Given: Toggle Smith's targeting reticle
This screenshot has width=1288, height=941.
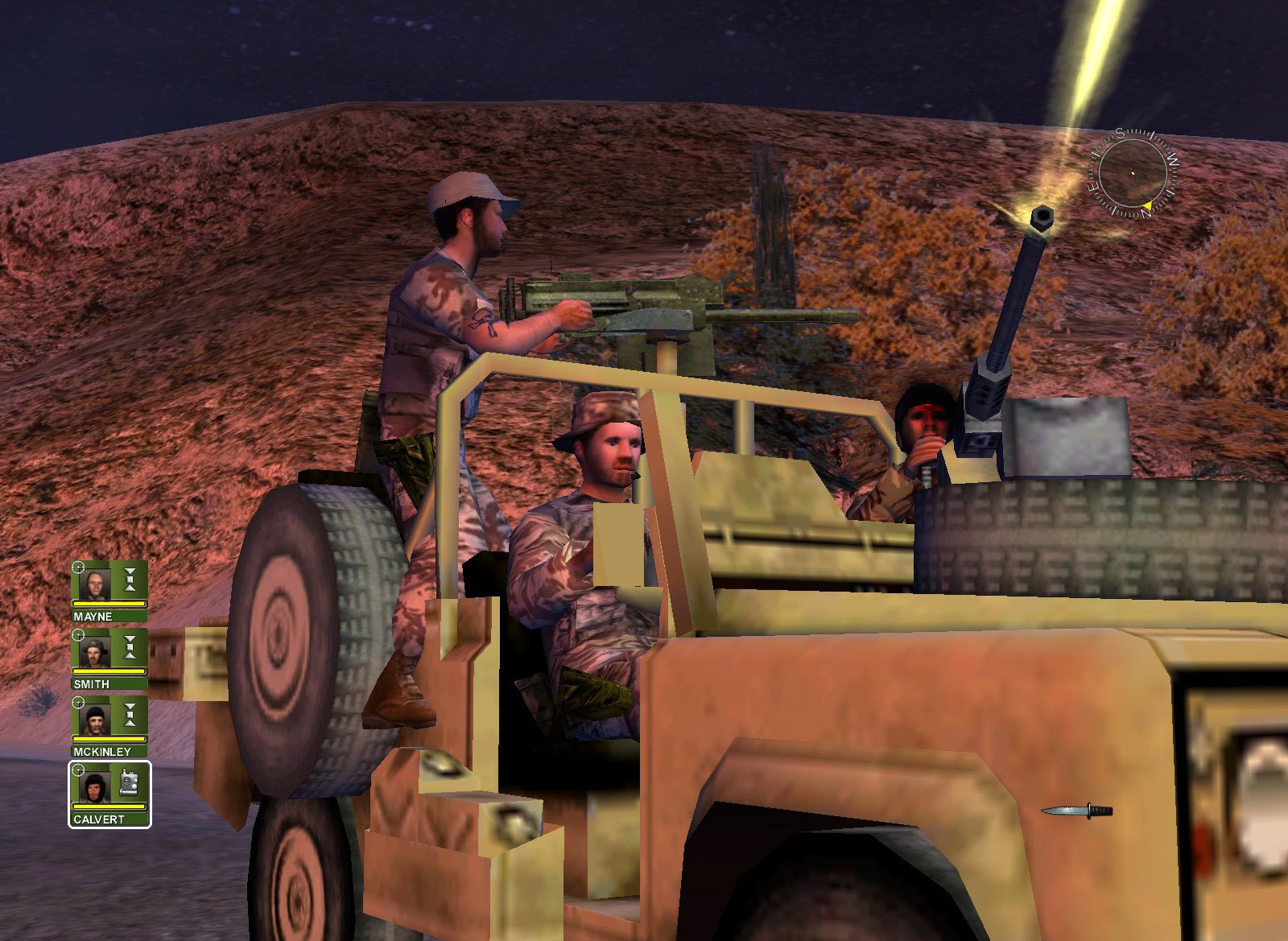Looking at the screenshot, I should tap(78, 634).
